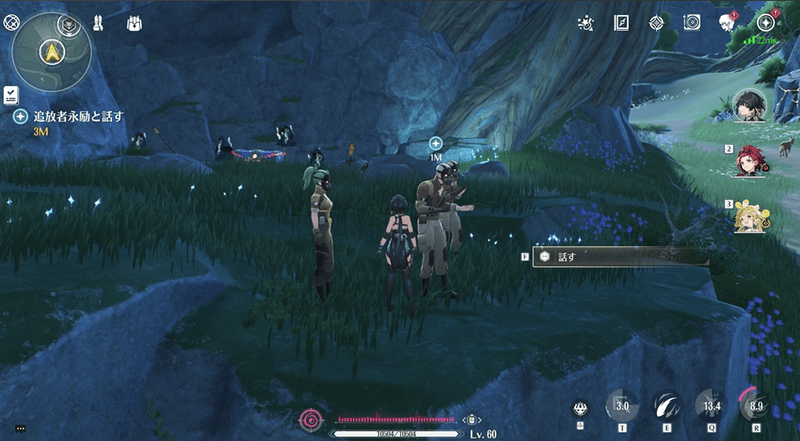Open the round compass menu icon with notification

pyautogui.click(x=767, y=22)
